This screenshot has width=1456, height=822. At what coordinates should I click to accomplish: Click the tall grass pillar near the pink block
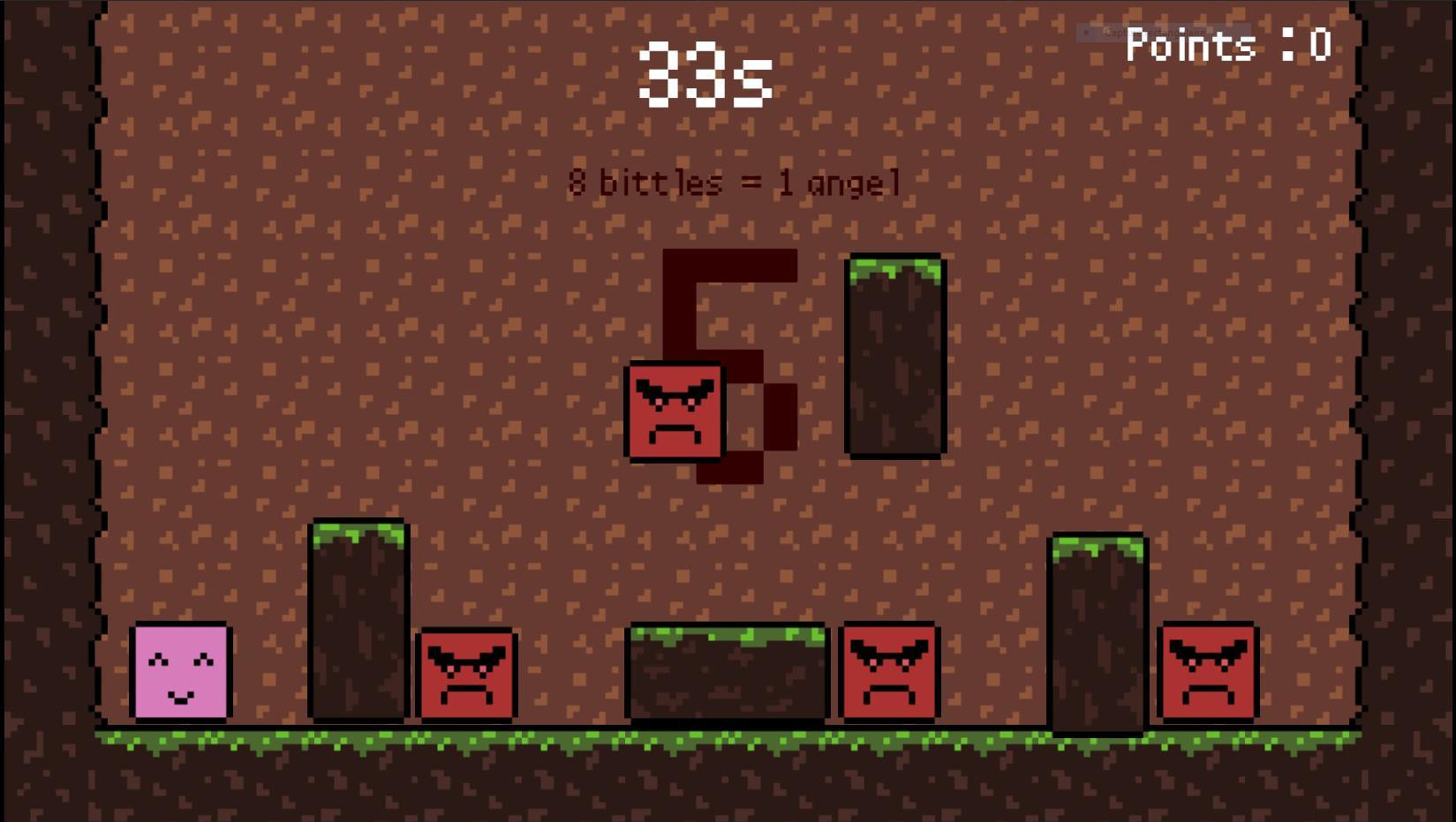pyautogui.click(x=357, y=618)
